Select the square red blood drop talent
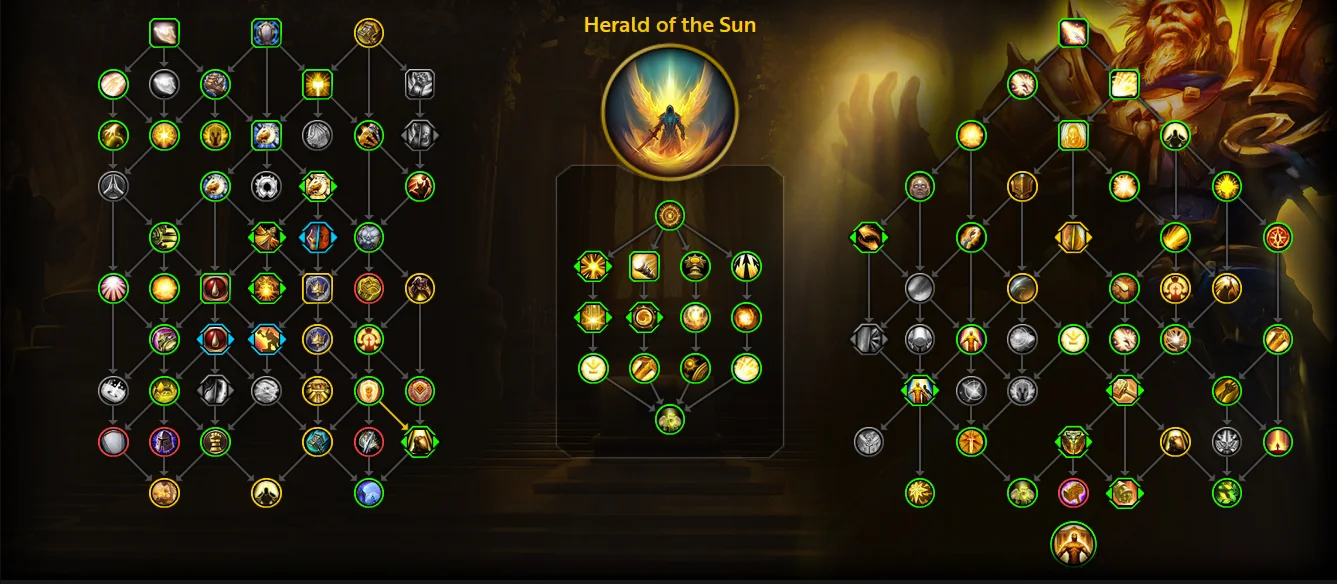This screenshot has width=1337, height=584. (215, 288)
